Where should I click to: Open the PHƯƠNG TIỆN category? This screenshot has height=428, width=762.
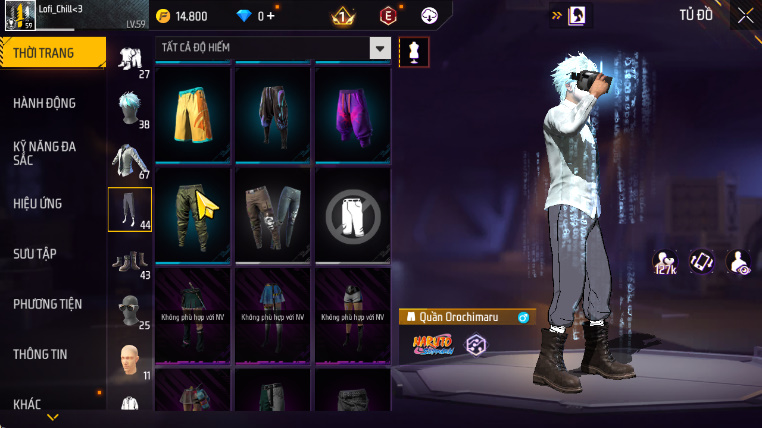[48, 304]
